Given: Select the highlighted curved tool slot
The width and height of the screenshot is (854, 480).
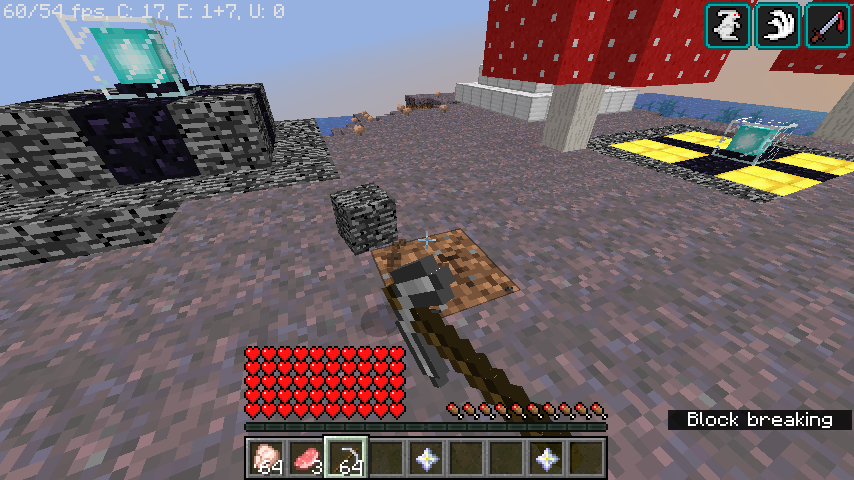Looking at the screenshot, I should 347,459.
